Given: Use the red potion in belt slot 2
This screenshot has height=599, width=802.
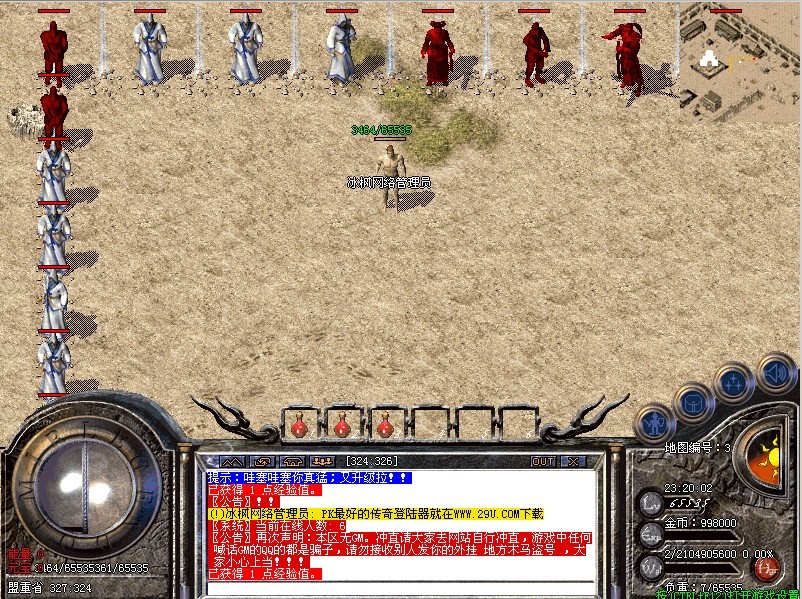Looking at the screenshot, I should click(342, 426).
